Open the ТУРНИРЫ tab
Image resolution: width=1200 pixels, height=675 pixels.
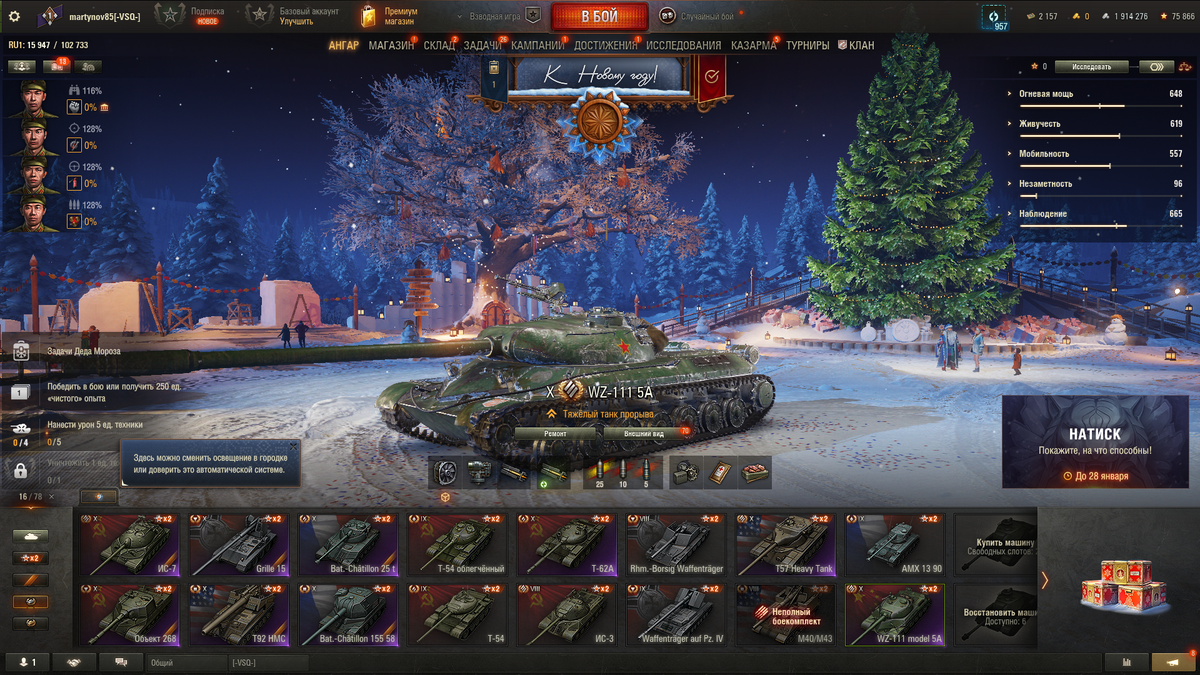pos(807,46)
